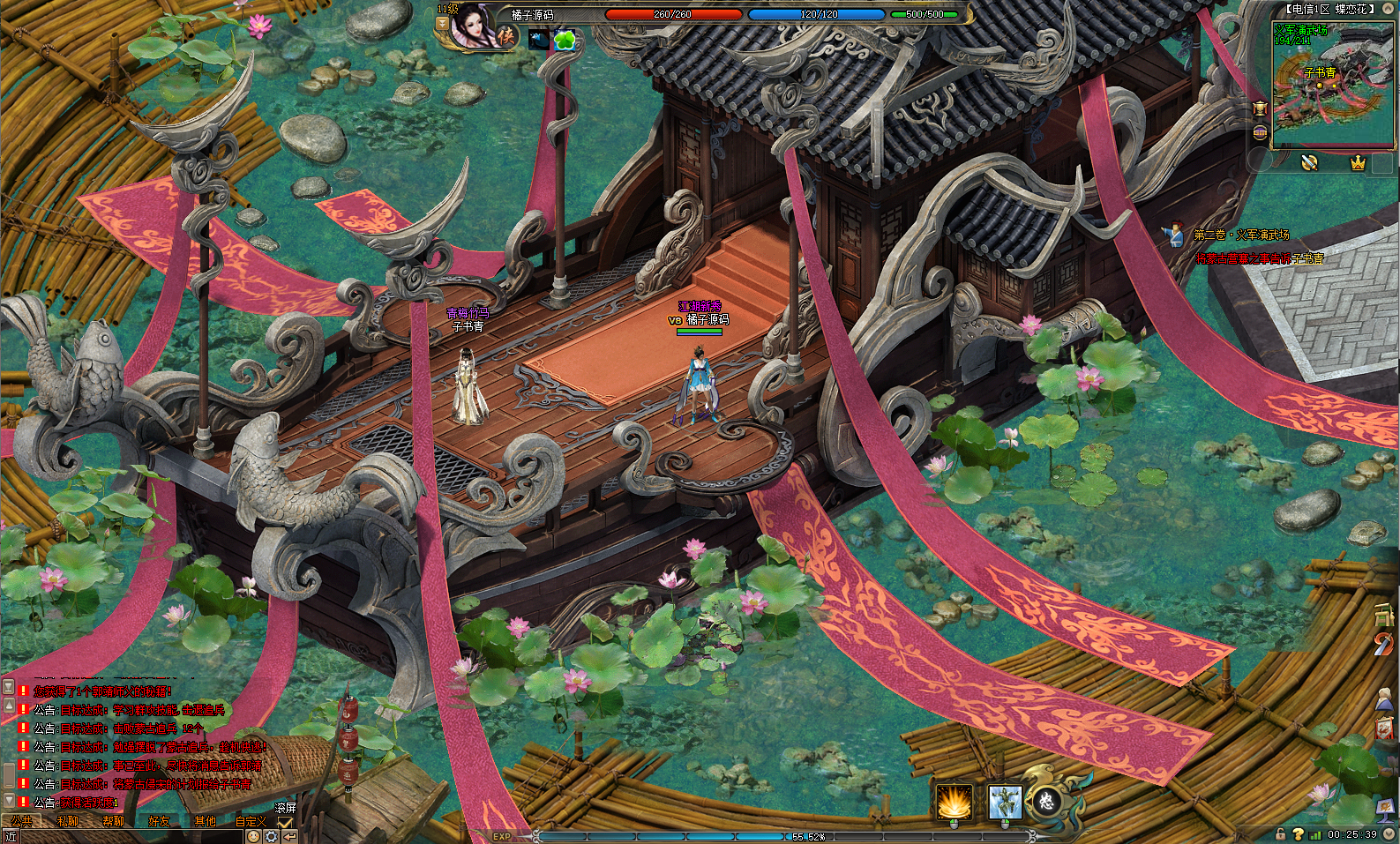Click the sword icon below the minimap

coord(1309,162)
